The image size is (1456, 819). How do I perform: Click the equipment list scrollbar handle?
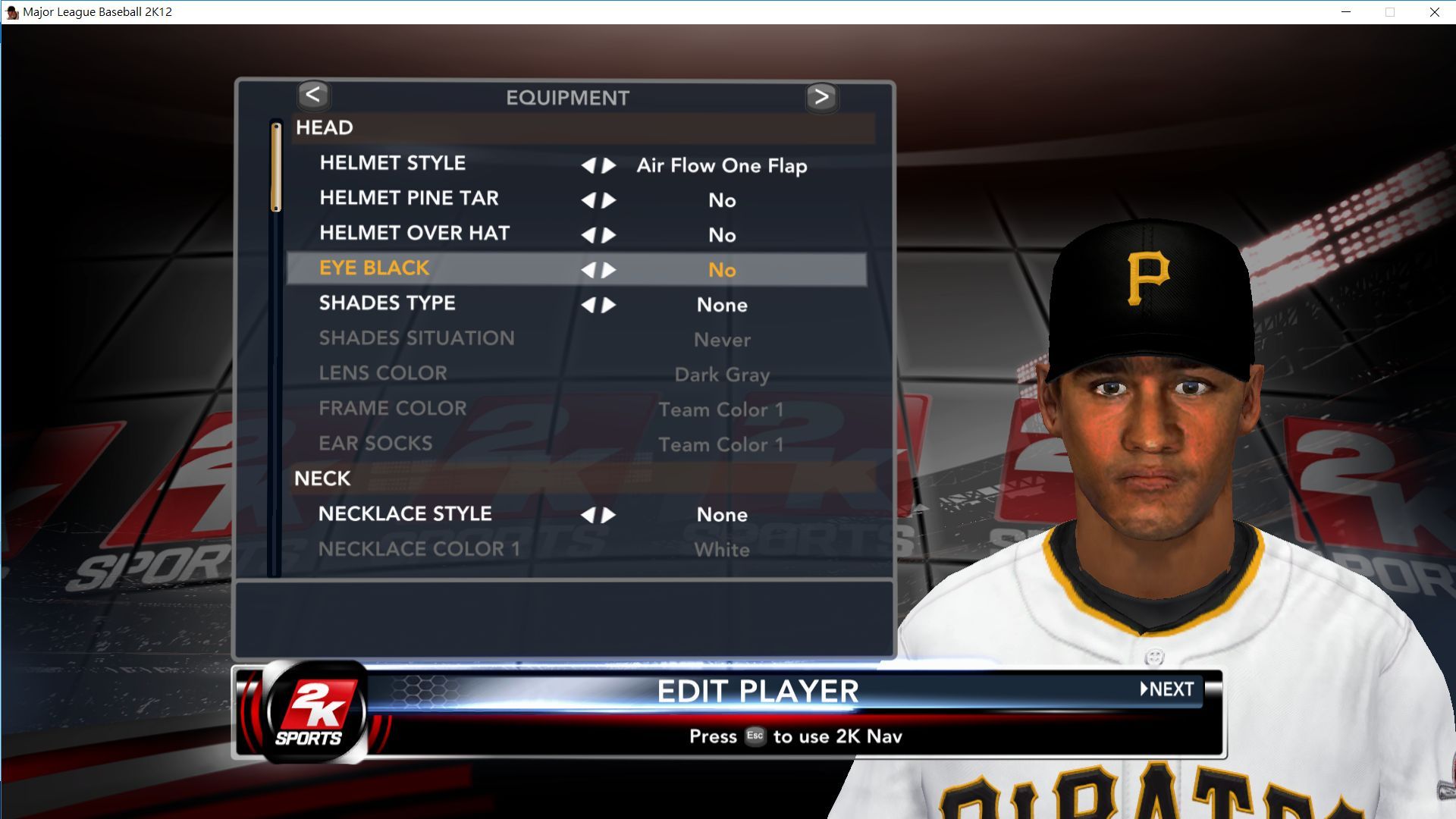coord(276,167)
